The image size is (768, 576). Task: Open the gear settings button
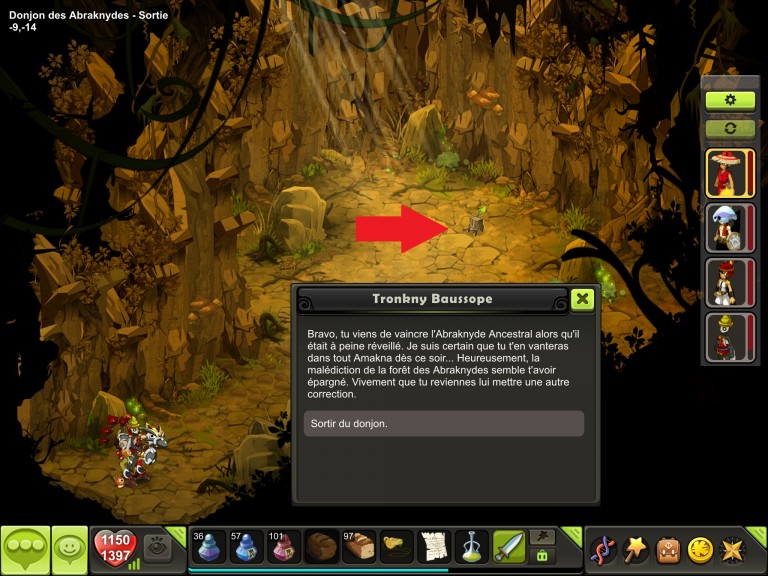[x=730, y=100]
